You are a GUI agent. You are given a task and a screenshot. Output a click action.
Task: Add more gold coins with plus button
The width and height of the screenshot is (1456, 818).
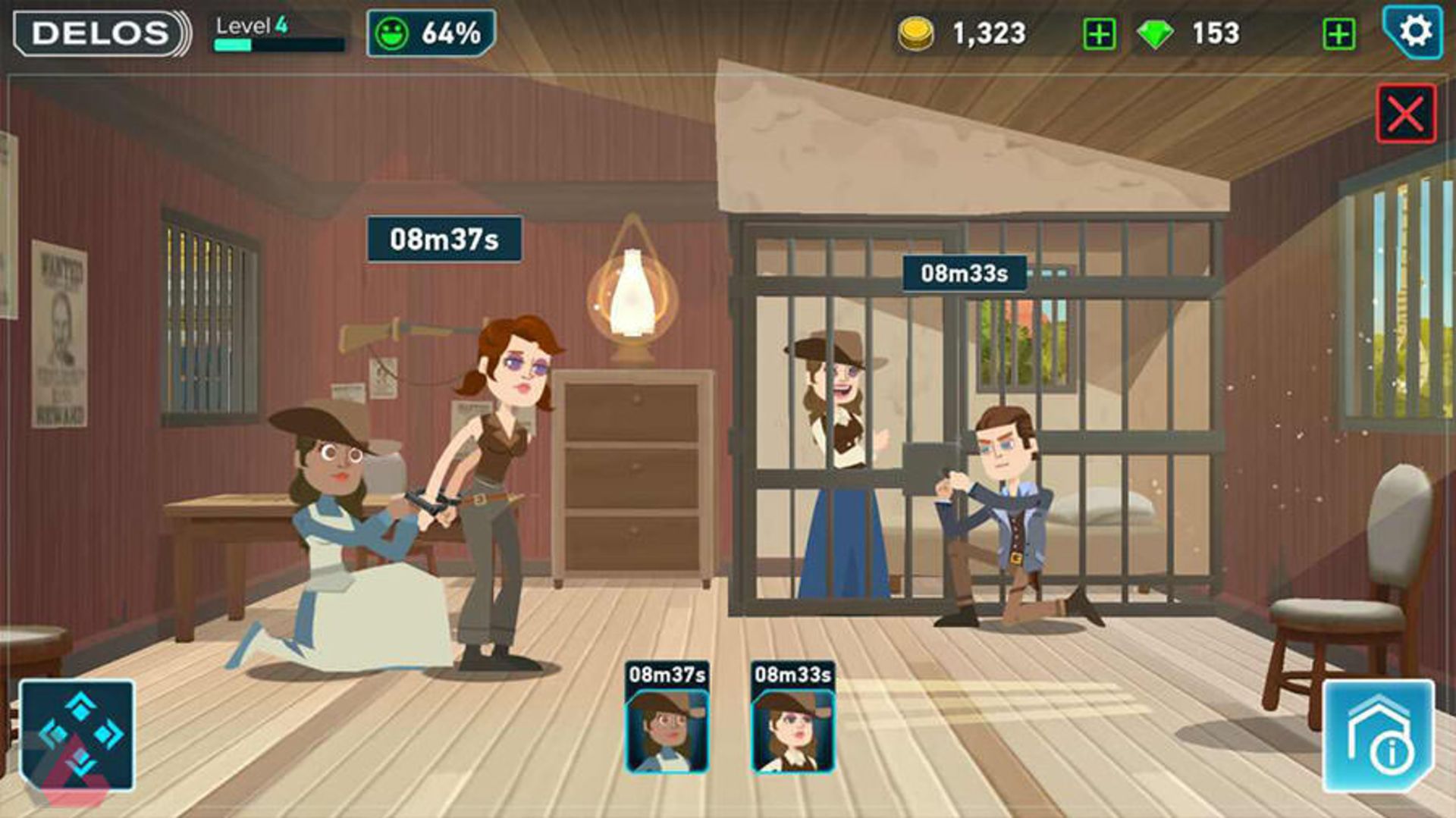[x=1099, y=34]
